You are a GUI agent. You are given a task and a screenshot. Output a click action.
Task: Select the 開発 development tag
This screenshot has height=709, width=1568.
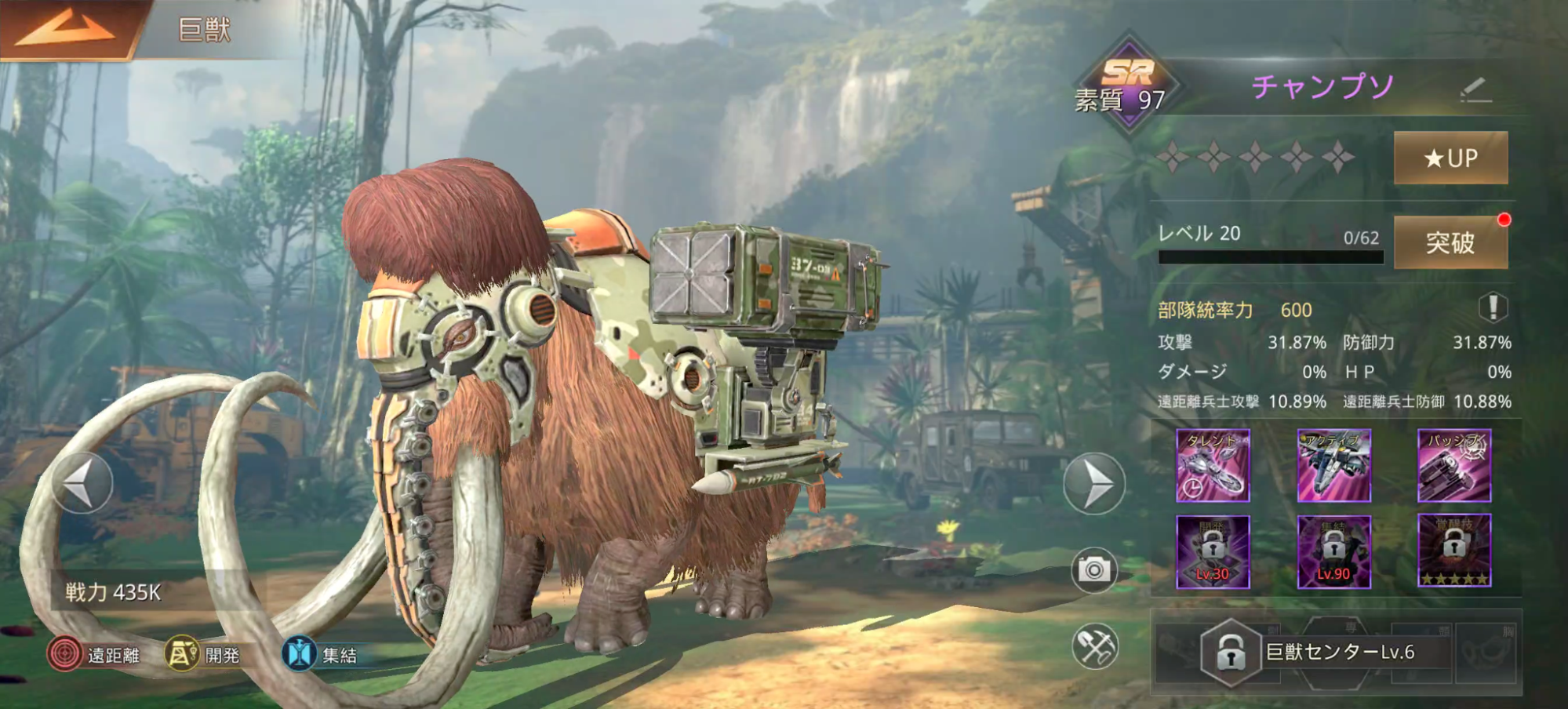pos(203,654)
